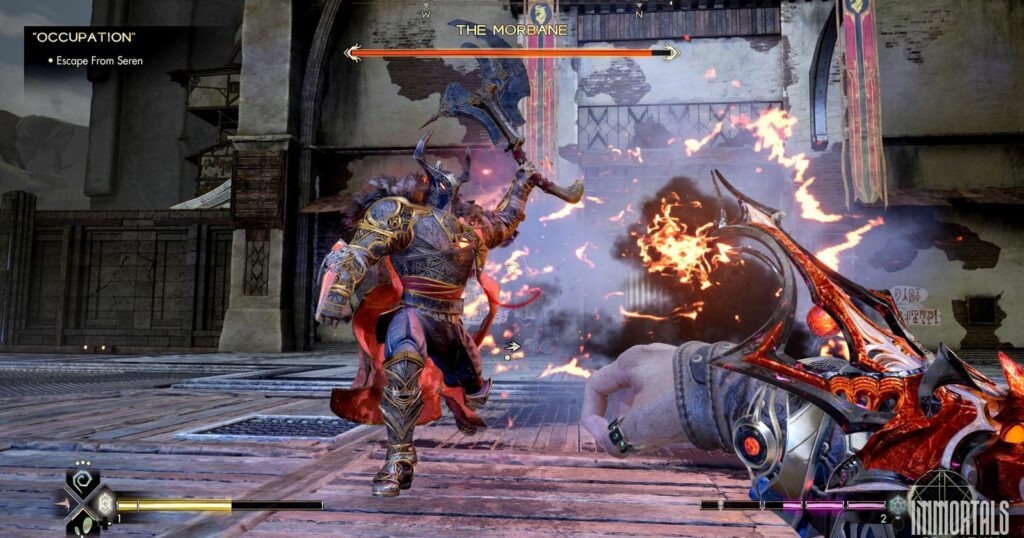Click the compass strip N marker

click(638, 15)
